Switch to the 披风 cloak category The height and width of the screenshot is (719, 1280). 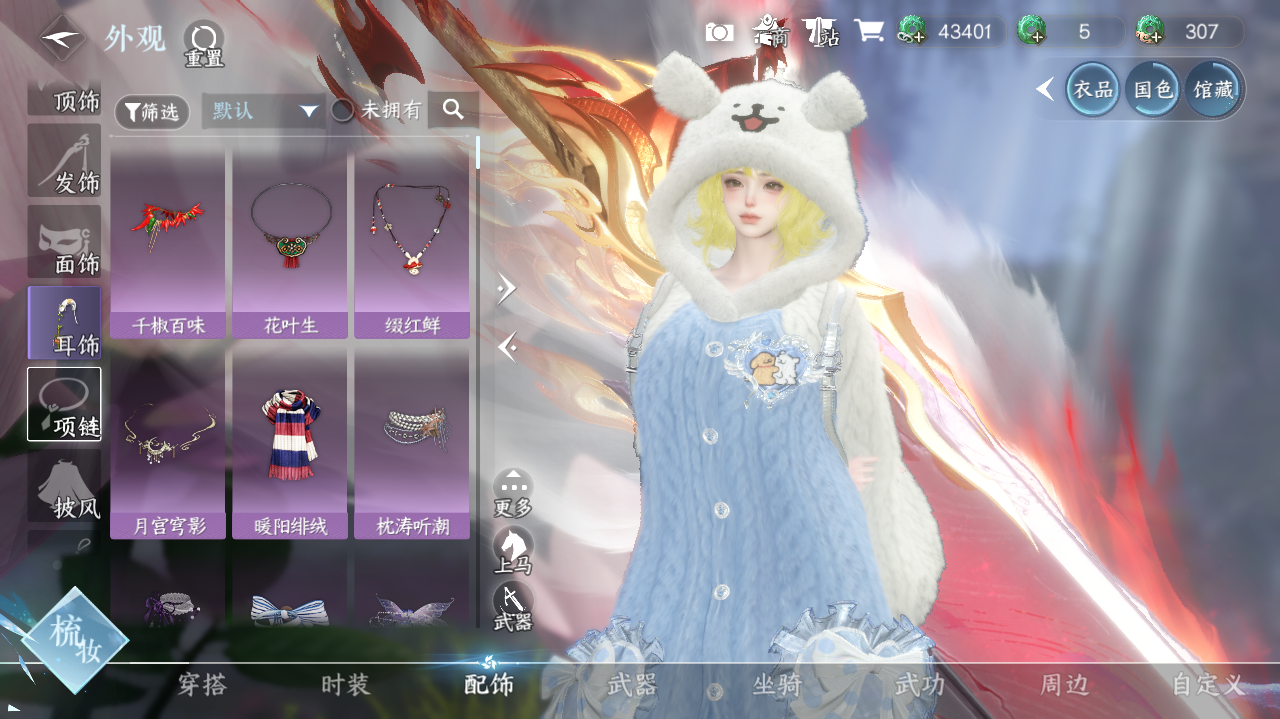coord(65,487)
